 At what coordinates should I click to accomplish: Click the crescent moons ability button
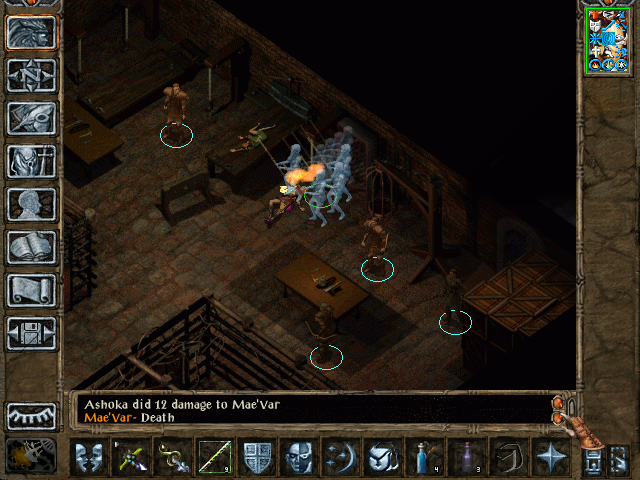click(x=341, y=458)
